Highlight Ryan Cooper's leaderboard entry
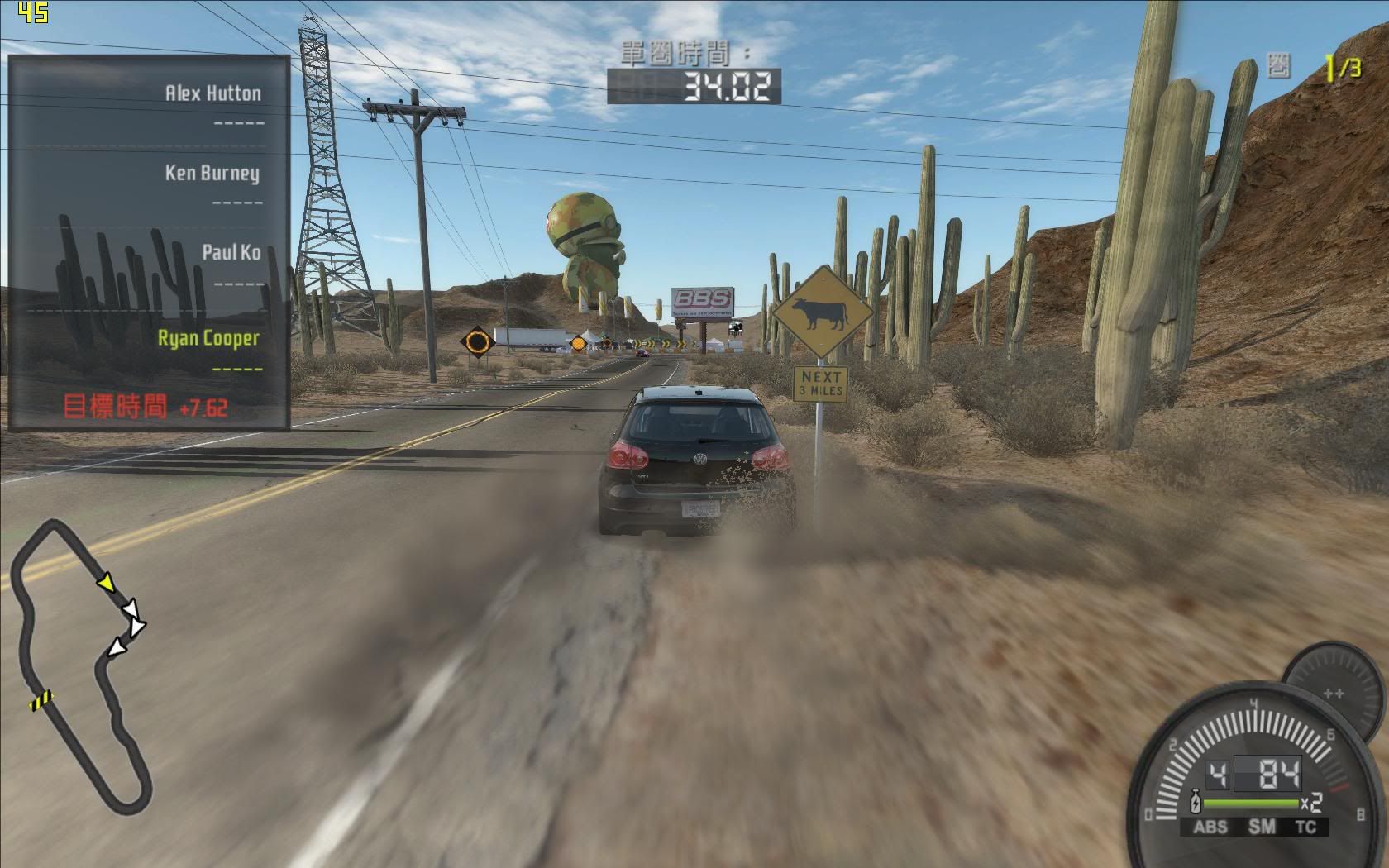 click(x=209, y=338)
